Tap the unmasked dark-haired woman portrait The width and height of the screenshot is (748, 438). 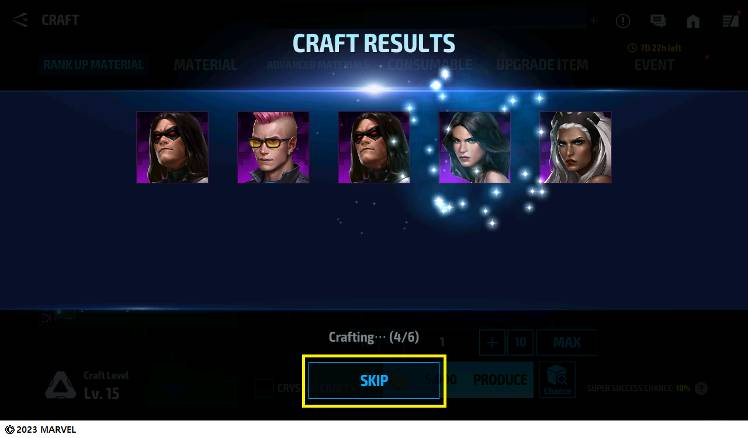coord(475,147)
